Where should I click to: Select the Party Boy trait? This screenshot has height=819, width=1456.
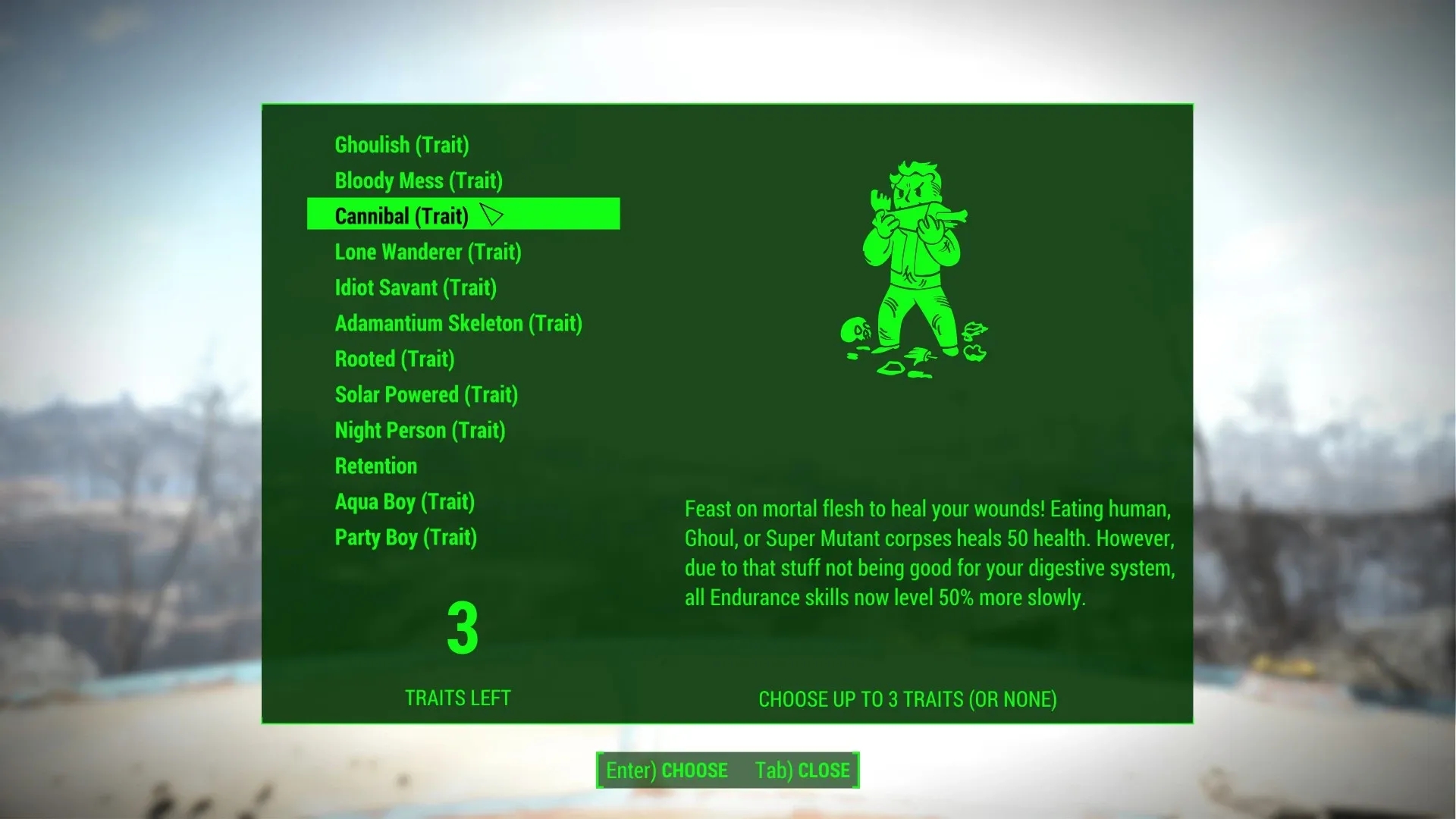(x=406, y=537)
